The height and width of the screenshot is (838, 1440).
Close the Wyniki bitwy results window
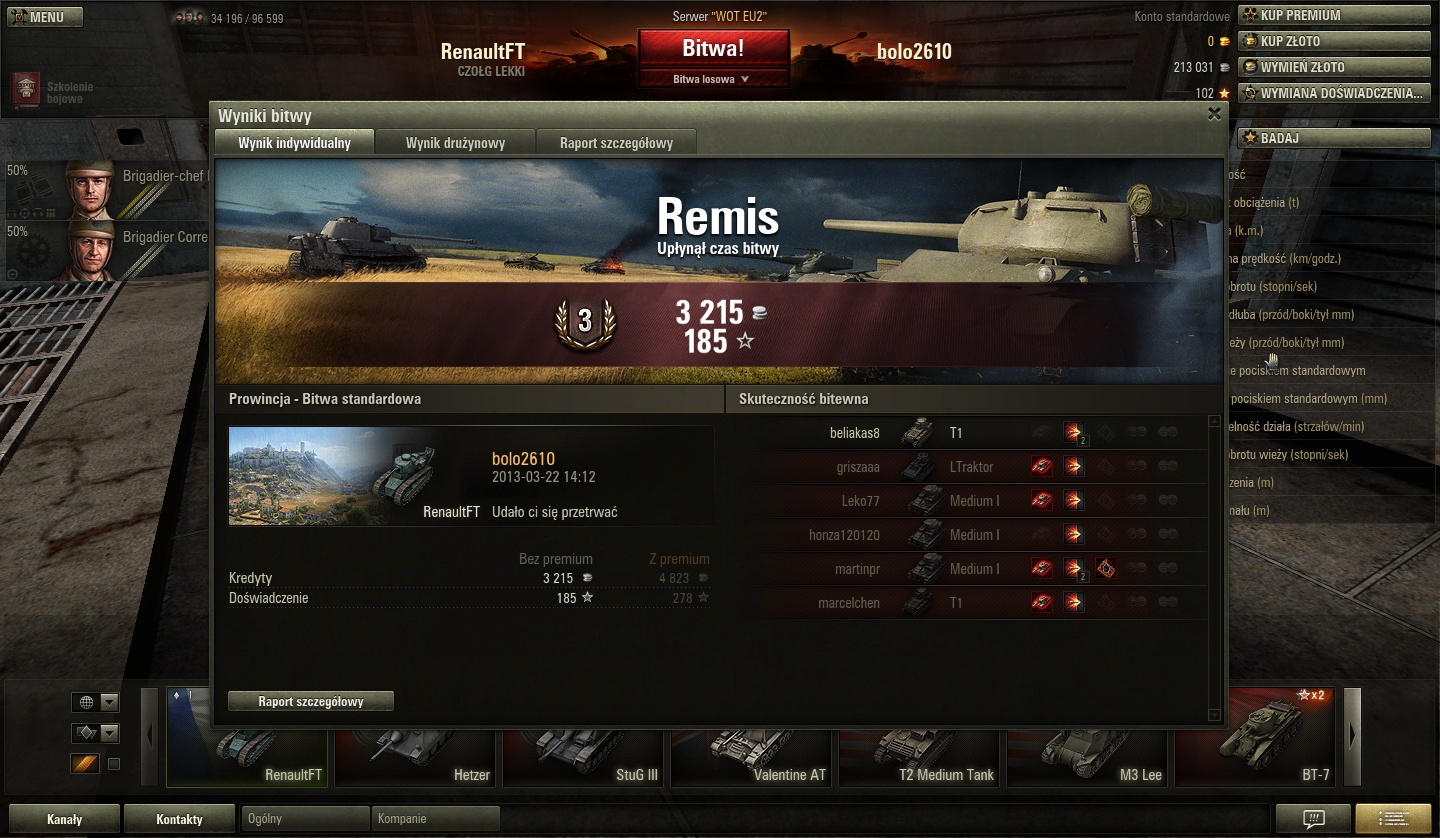(1214, 114)
